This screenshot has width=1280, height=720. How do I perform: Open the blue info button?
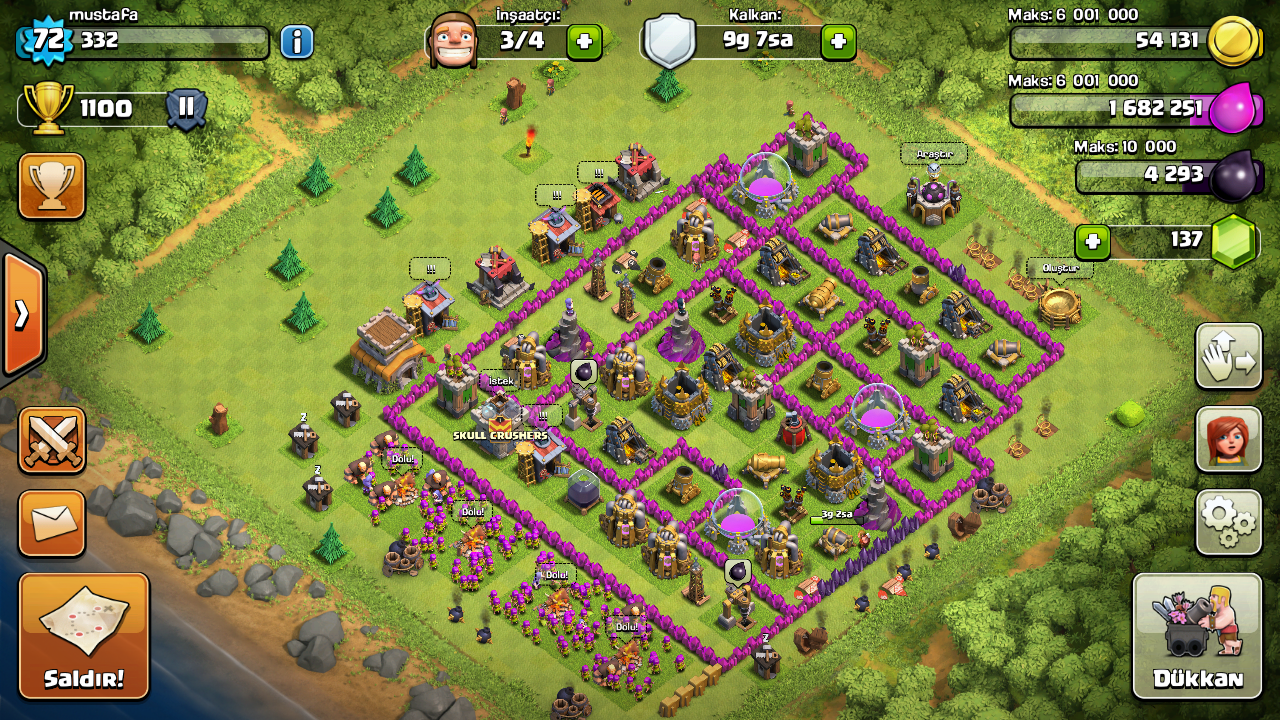(x=297, y=42)
